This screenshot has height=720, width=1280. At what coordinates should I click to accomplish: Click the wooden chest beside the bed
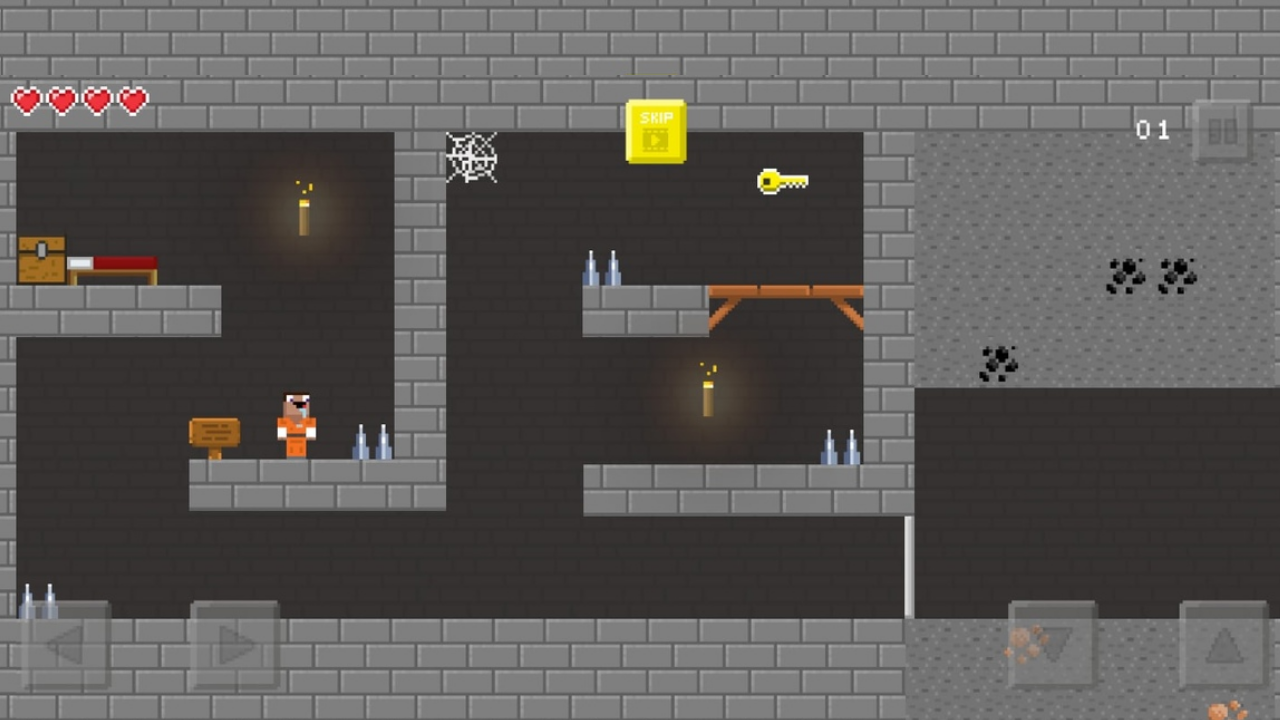point(40,258)
